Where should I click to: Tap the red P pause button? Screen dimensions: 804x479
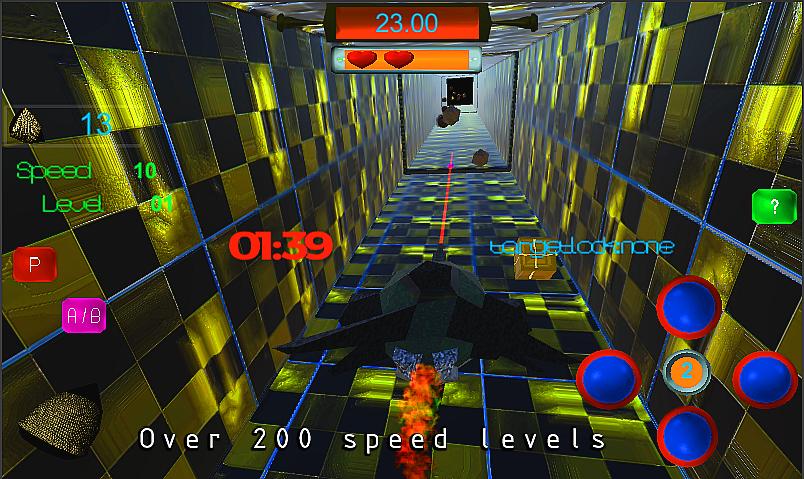coord(35,266)
